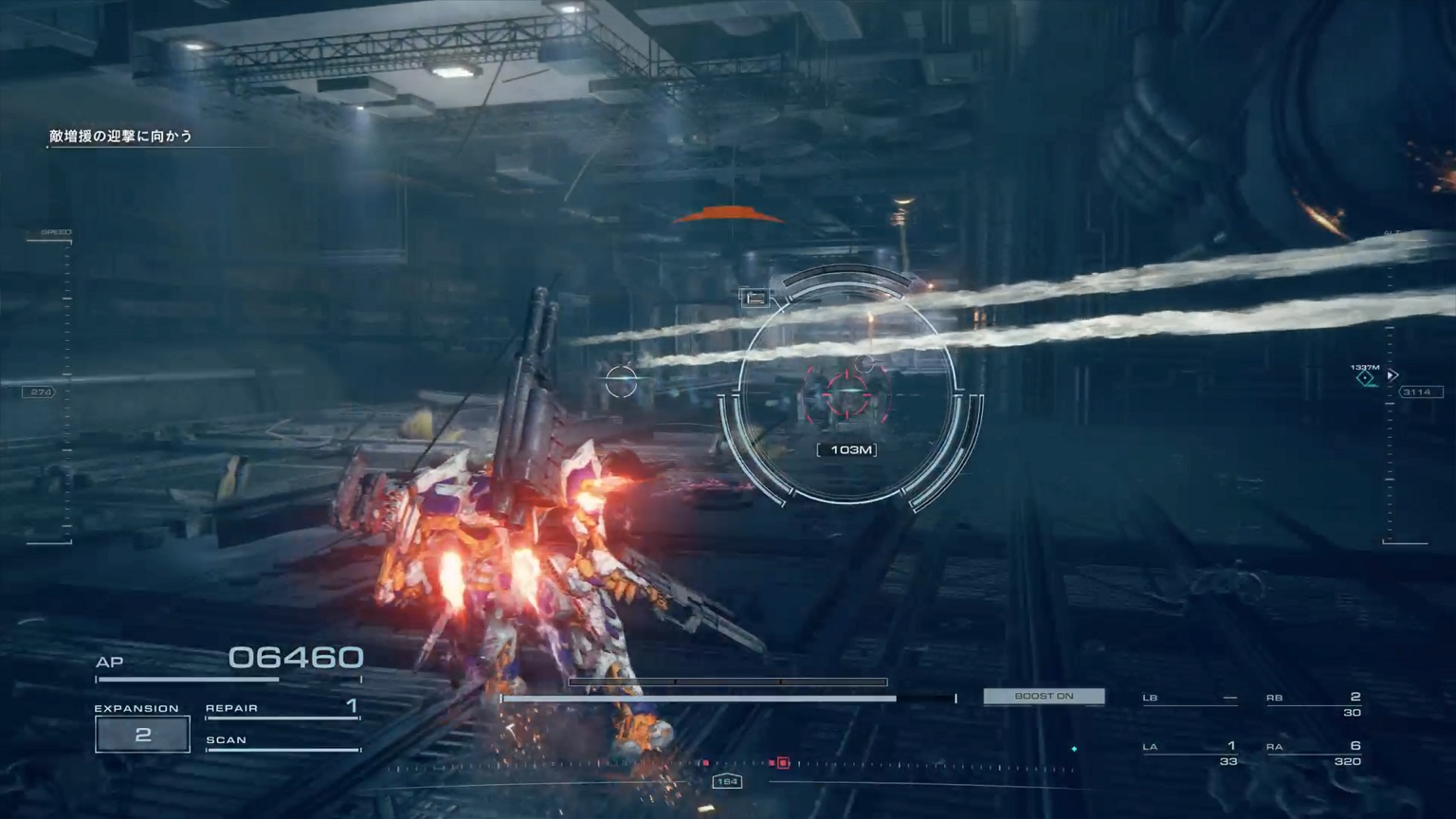Choose the RA right arm weapon slot
This screenshot has height=819, width=1456.
pyautogui.click(x=1314, y=752)
